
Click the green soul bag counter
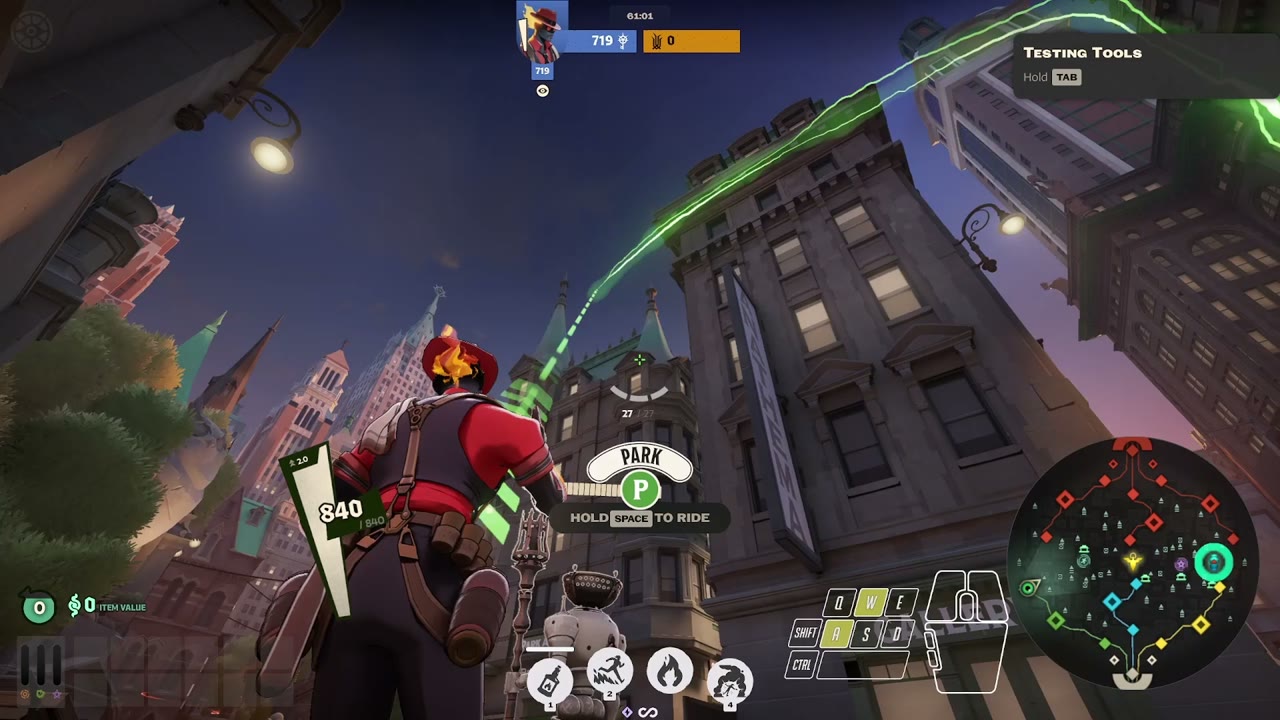[x=39, y=607]
